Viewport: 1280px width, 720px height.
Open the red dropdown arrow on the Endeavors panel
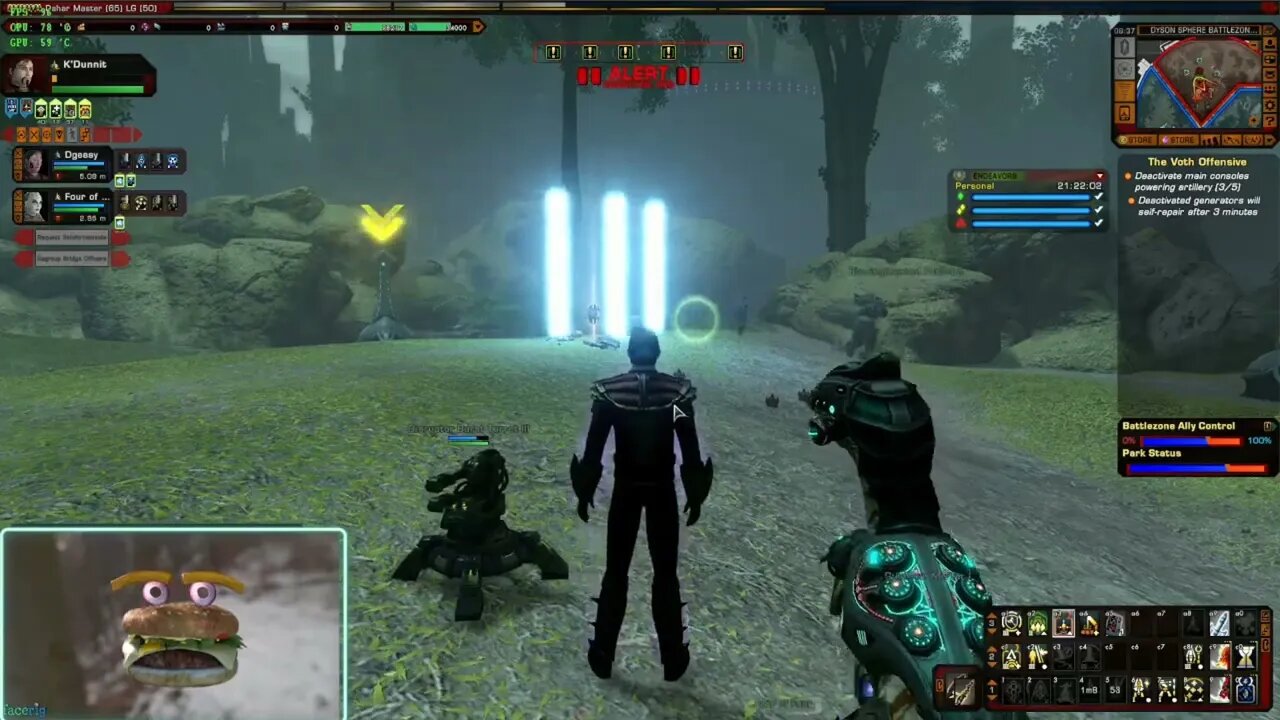coord(1098,176)
